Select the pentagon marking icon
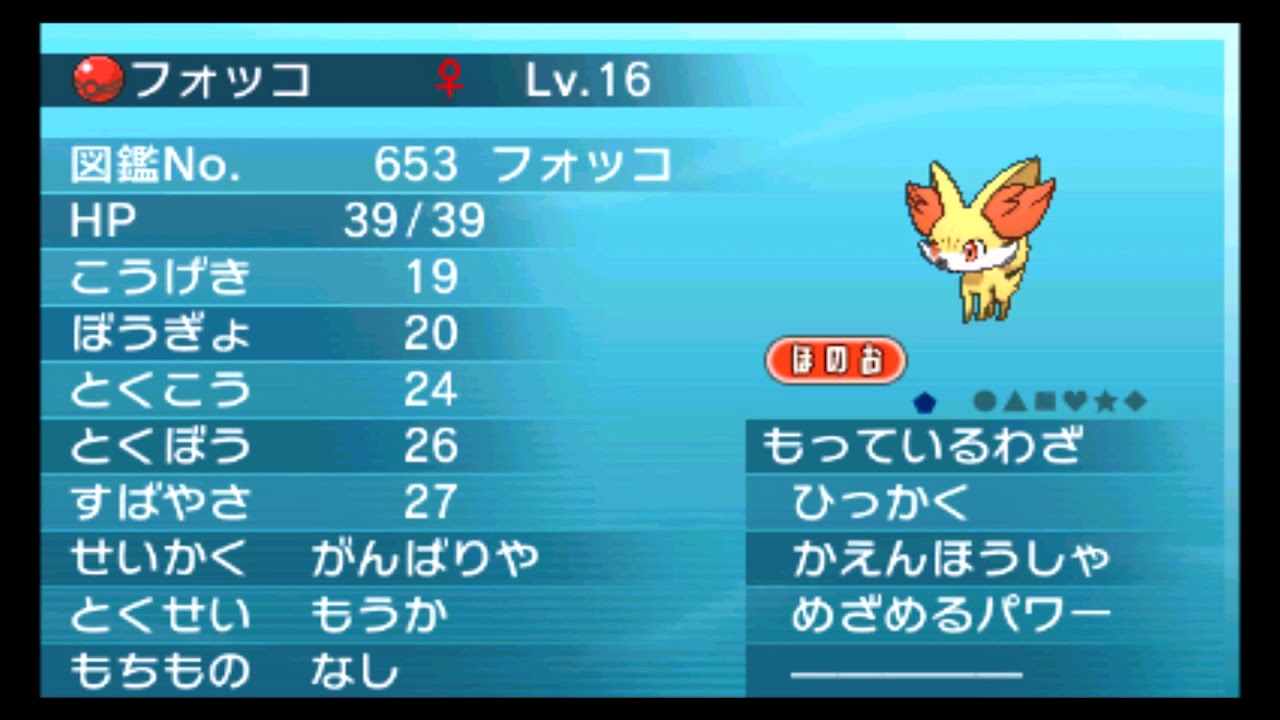1280x720 pixels. point(925,401)
